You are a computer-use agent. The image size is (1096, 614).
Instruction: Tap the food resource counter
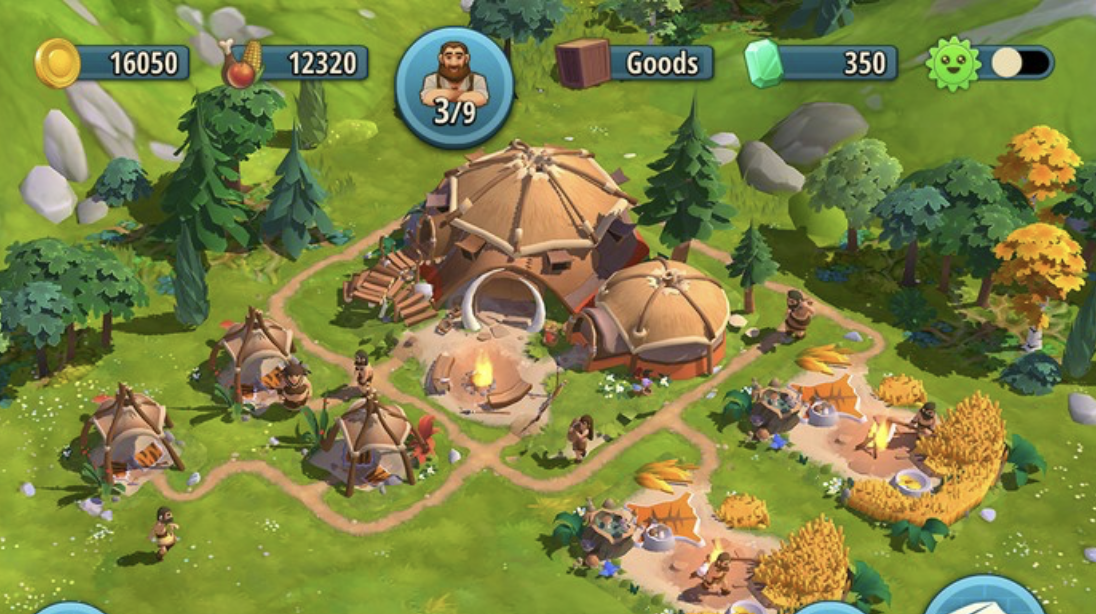[x=296, y=63]
